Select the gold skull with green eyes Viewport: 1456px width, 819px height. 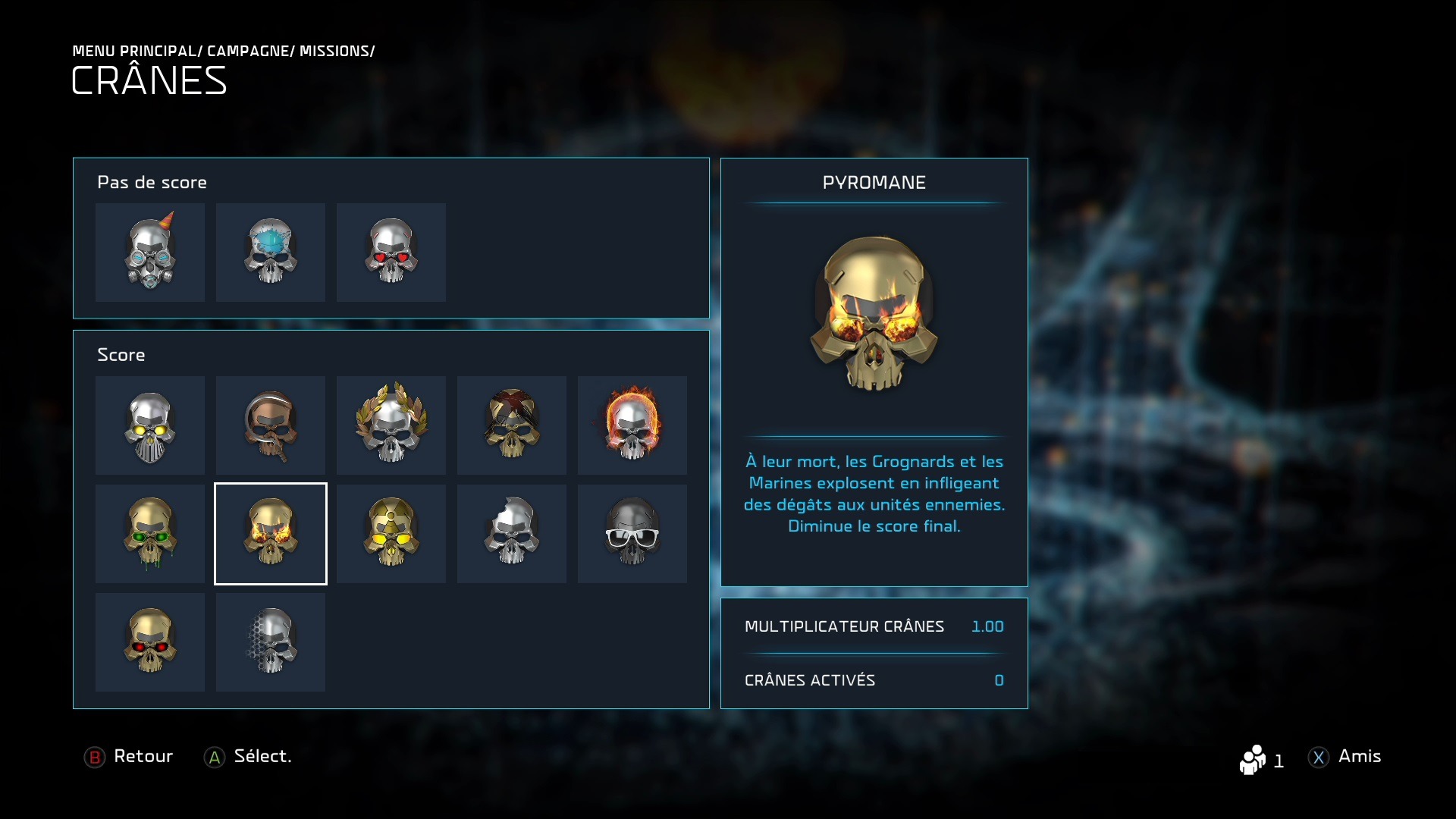coord(150,534)
